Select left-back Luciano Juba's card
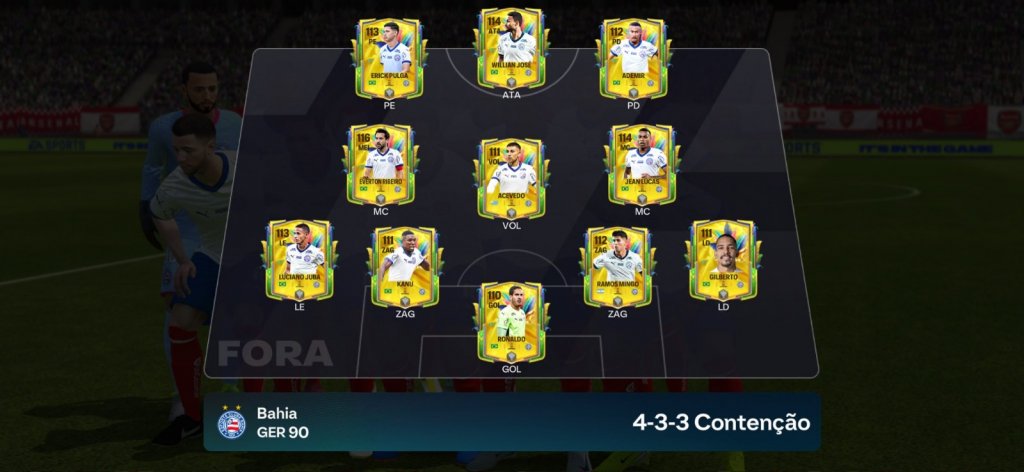 298,259
